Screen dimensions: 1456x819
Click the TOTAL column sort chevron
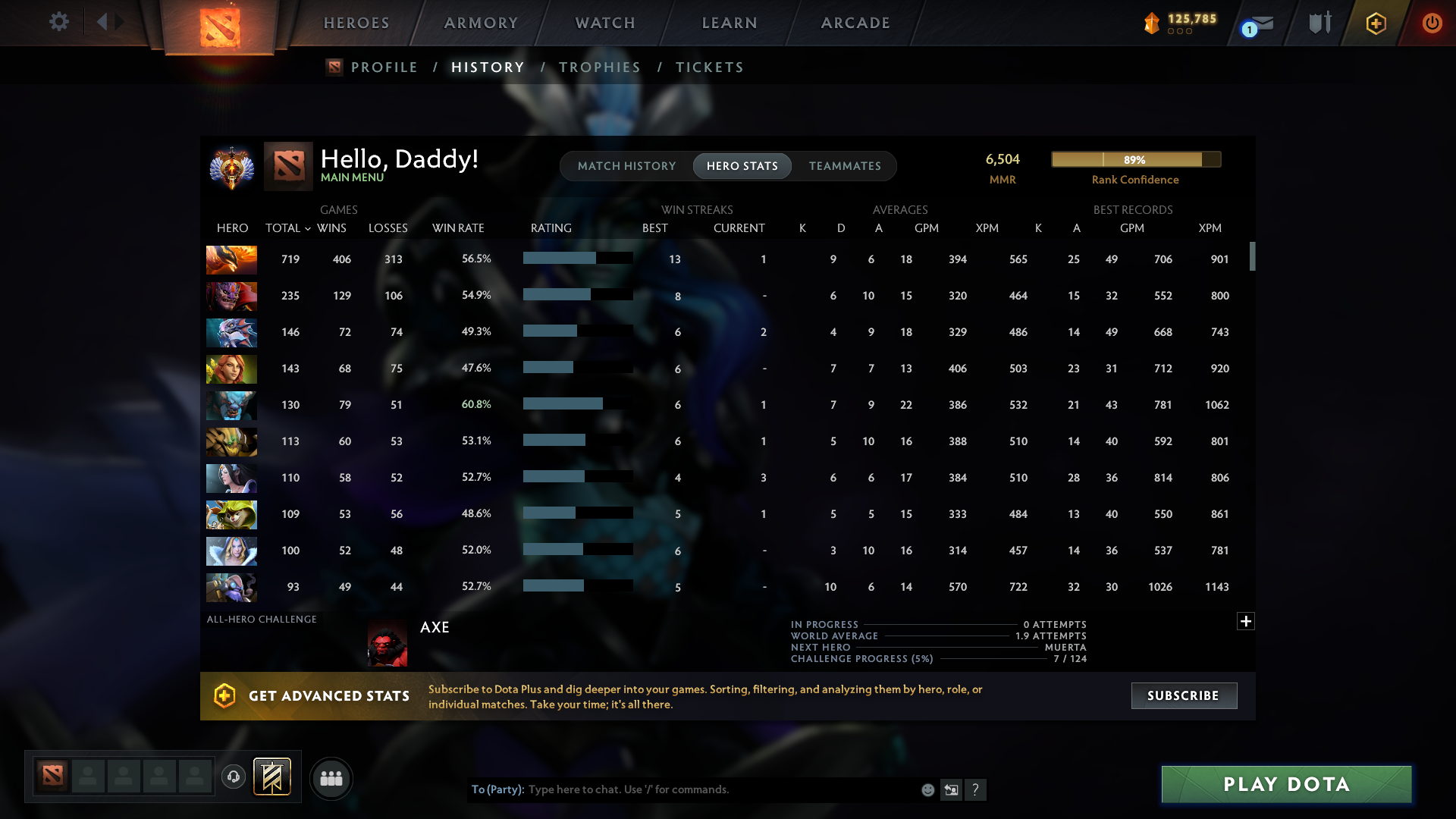307,228
